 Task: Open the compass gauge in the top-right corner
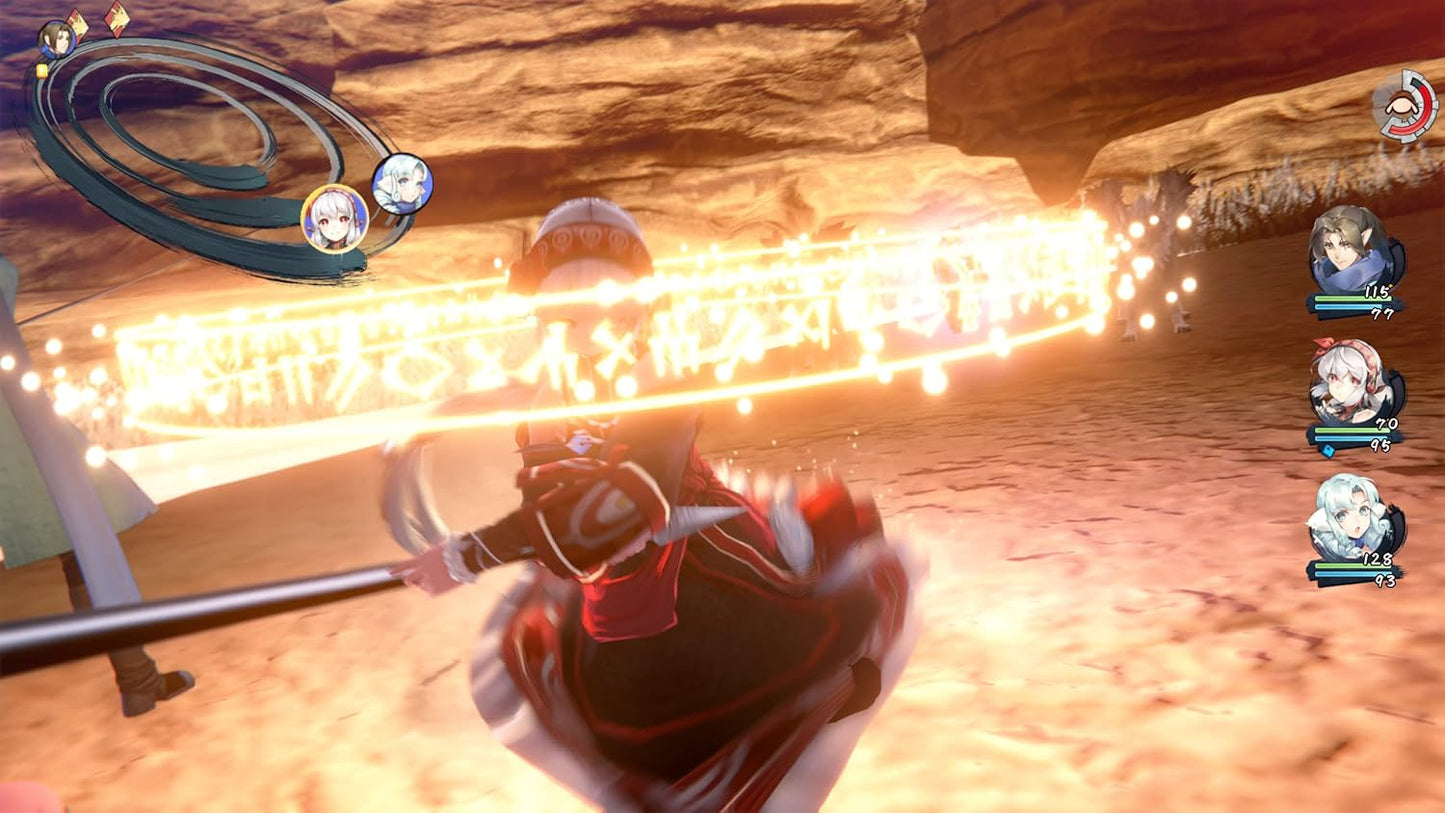point(1407,106)
